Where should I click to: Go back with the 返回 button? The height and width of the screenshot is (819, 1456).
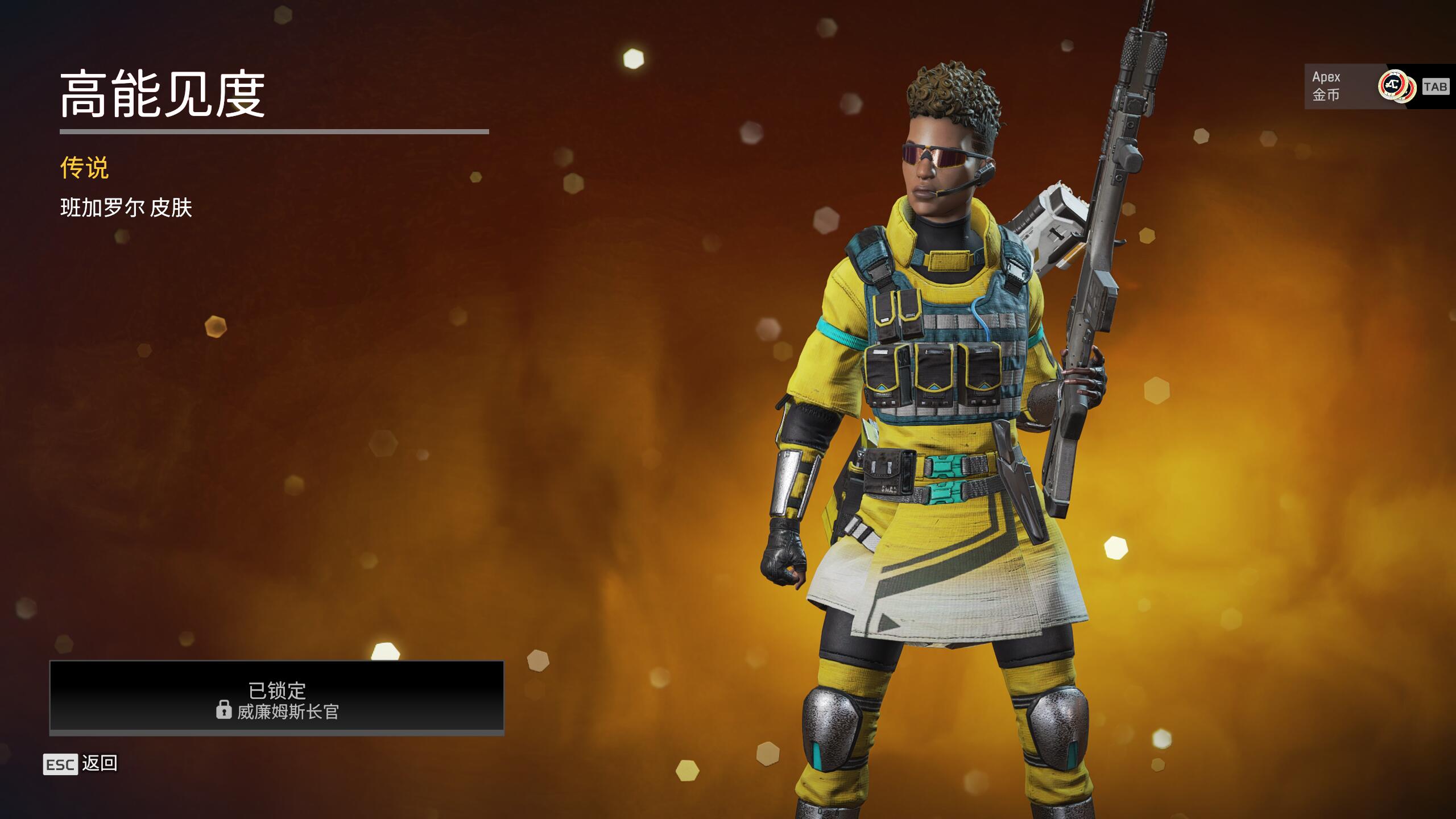click(x=81, y=764)
